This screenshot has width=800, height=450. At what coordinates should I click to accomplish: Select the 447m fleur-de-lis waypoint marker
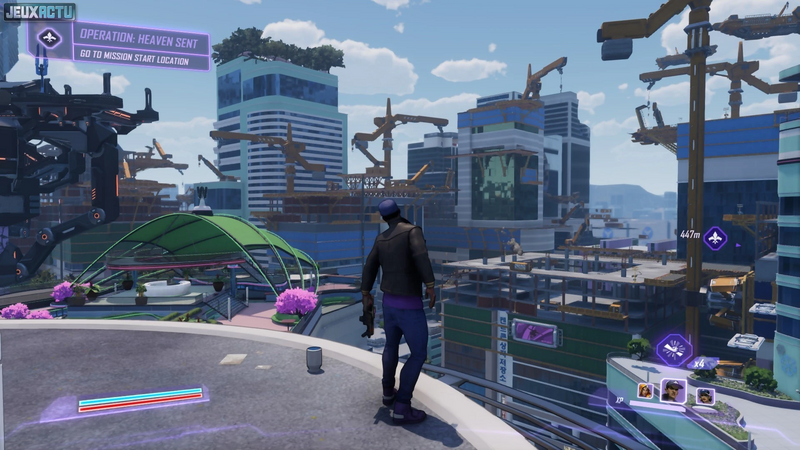(x=715, y=238)
